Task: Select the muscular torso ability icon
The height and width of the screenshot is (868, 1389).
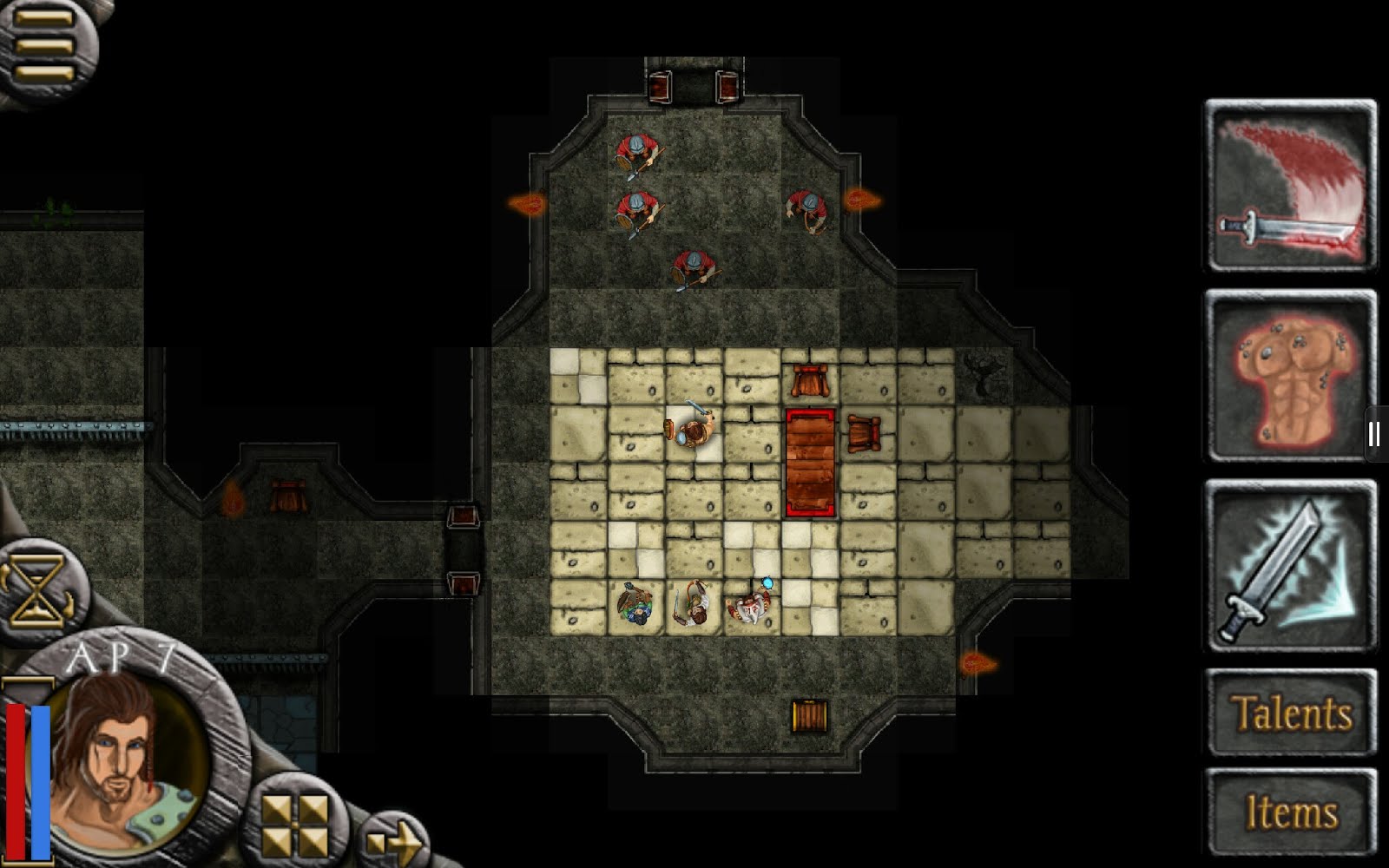Action: 1290,375
